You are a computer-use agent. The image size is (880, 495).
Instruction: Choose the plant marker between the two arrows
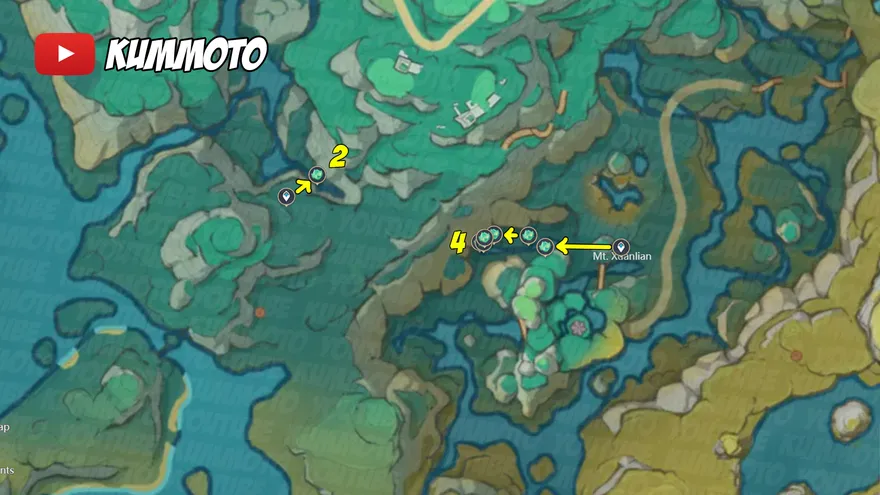coord(528,235)
